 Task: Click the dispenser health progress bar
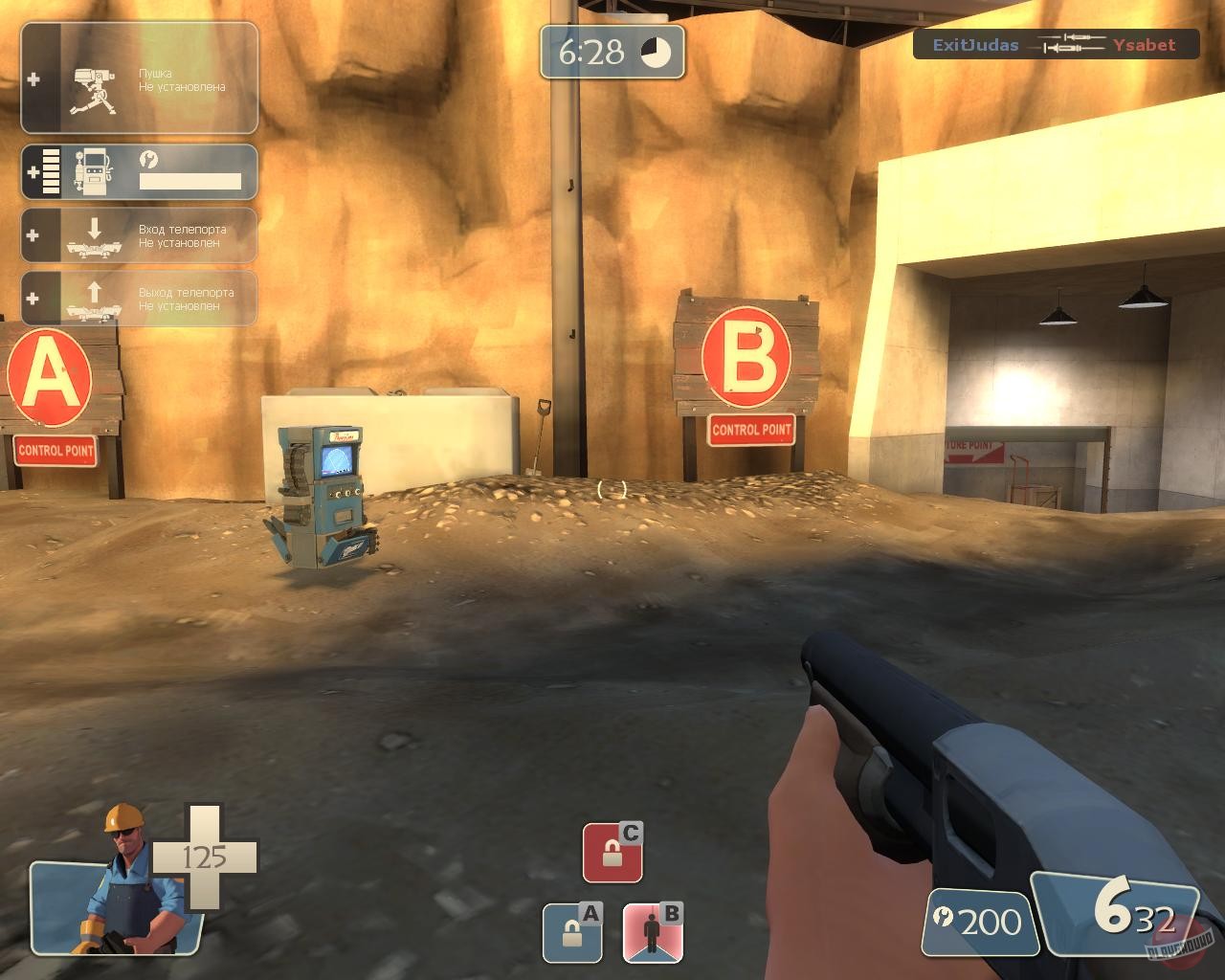click(189, 180)
